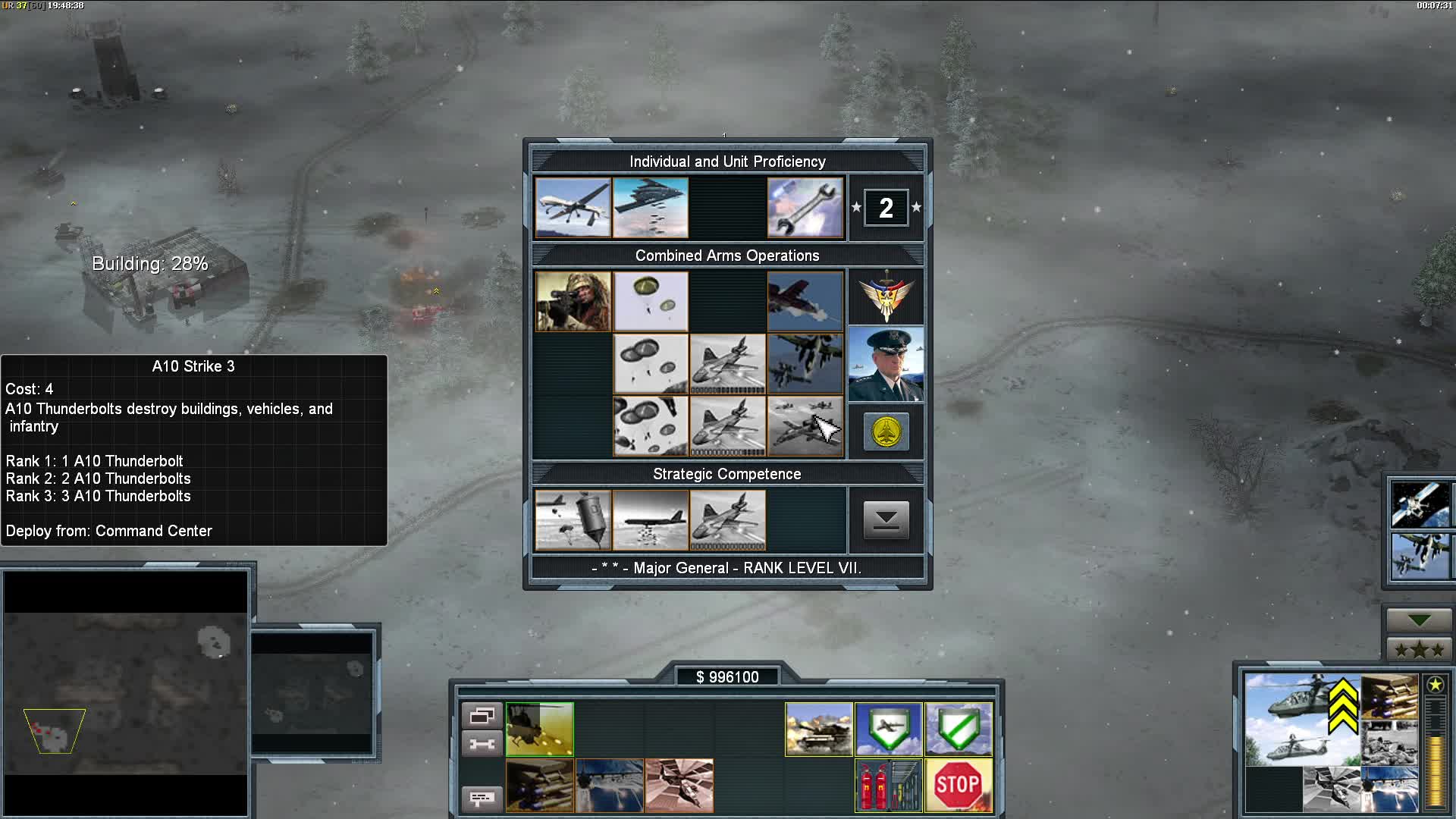The width and height of the screenshot is (1456, 819).
Task: Open the Combined Arms Operations section
Action: 727,256
